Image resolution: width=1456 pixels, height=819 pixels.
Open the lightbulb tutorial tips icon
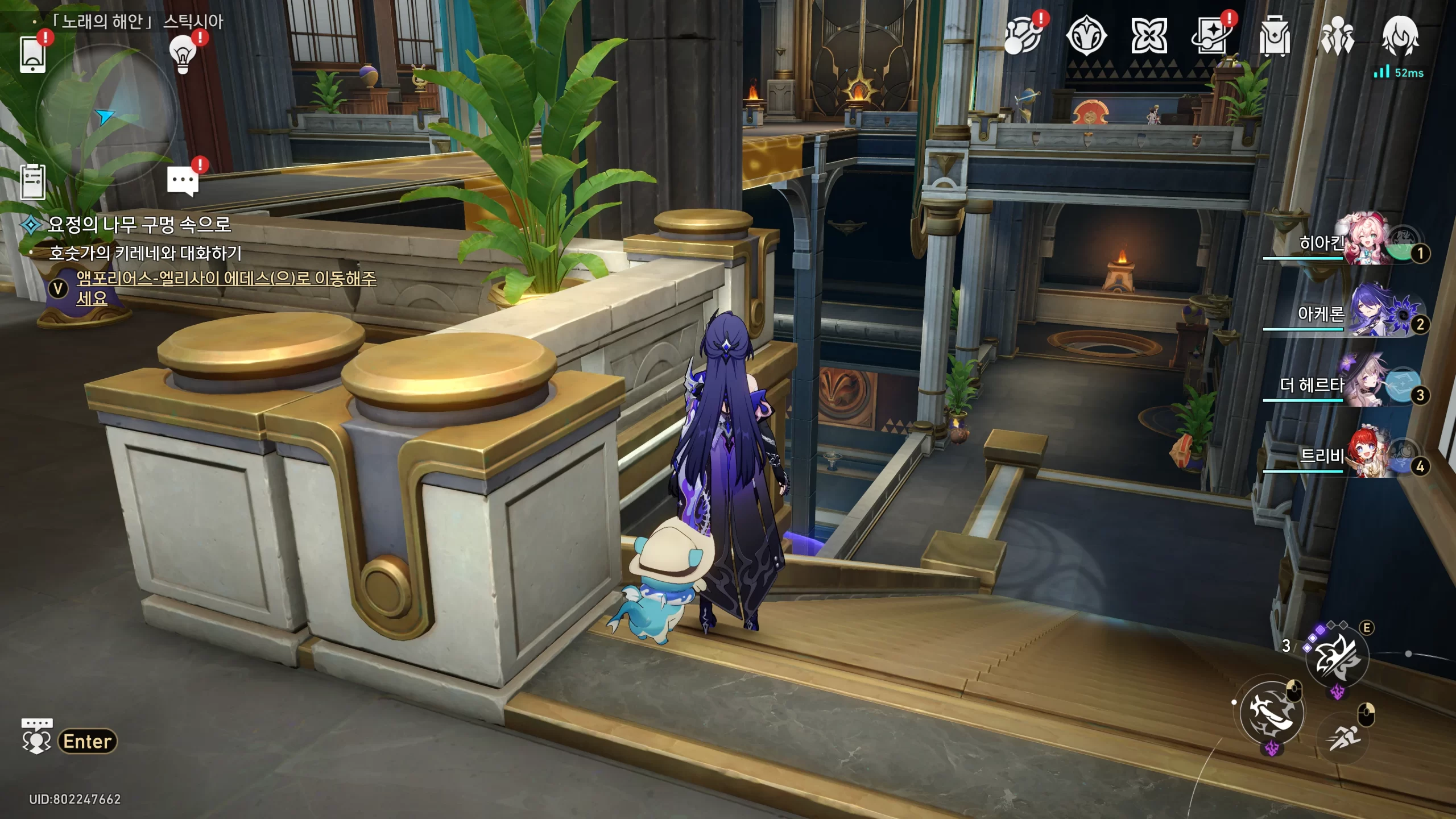click(183, 54)
